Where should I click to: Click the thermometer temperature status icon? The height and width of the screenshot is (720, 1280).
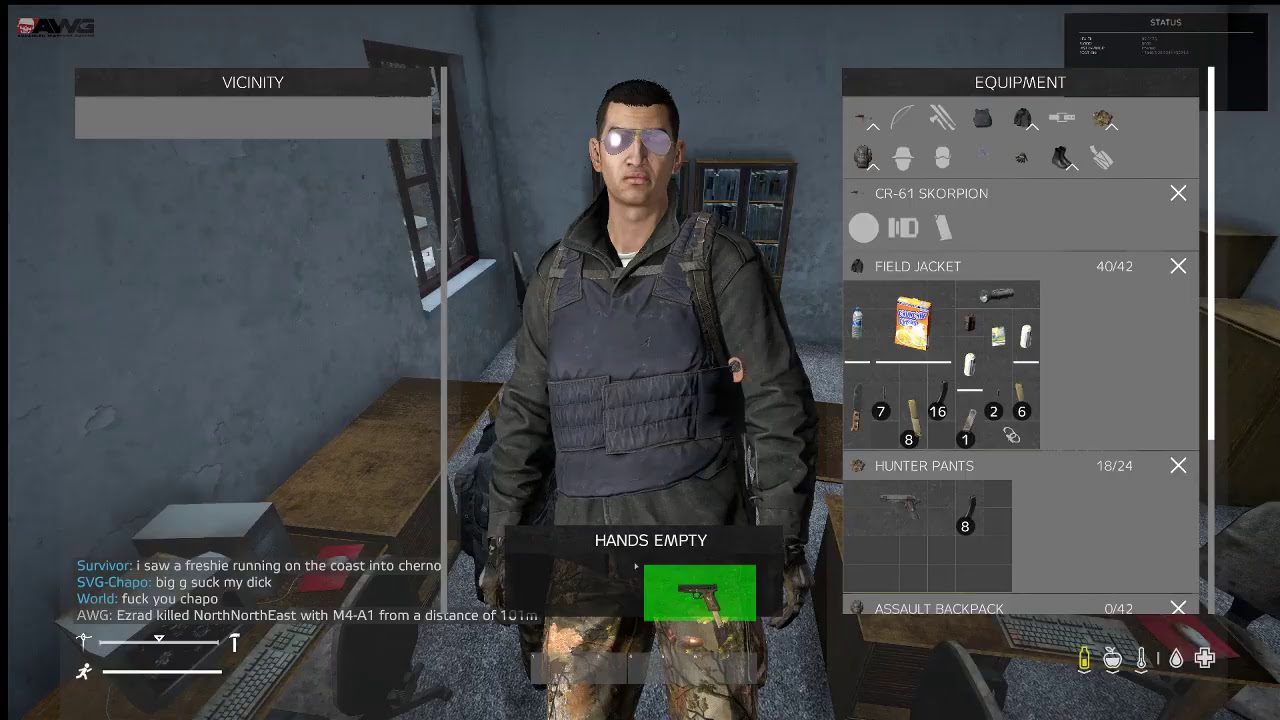1142,658
